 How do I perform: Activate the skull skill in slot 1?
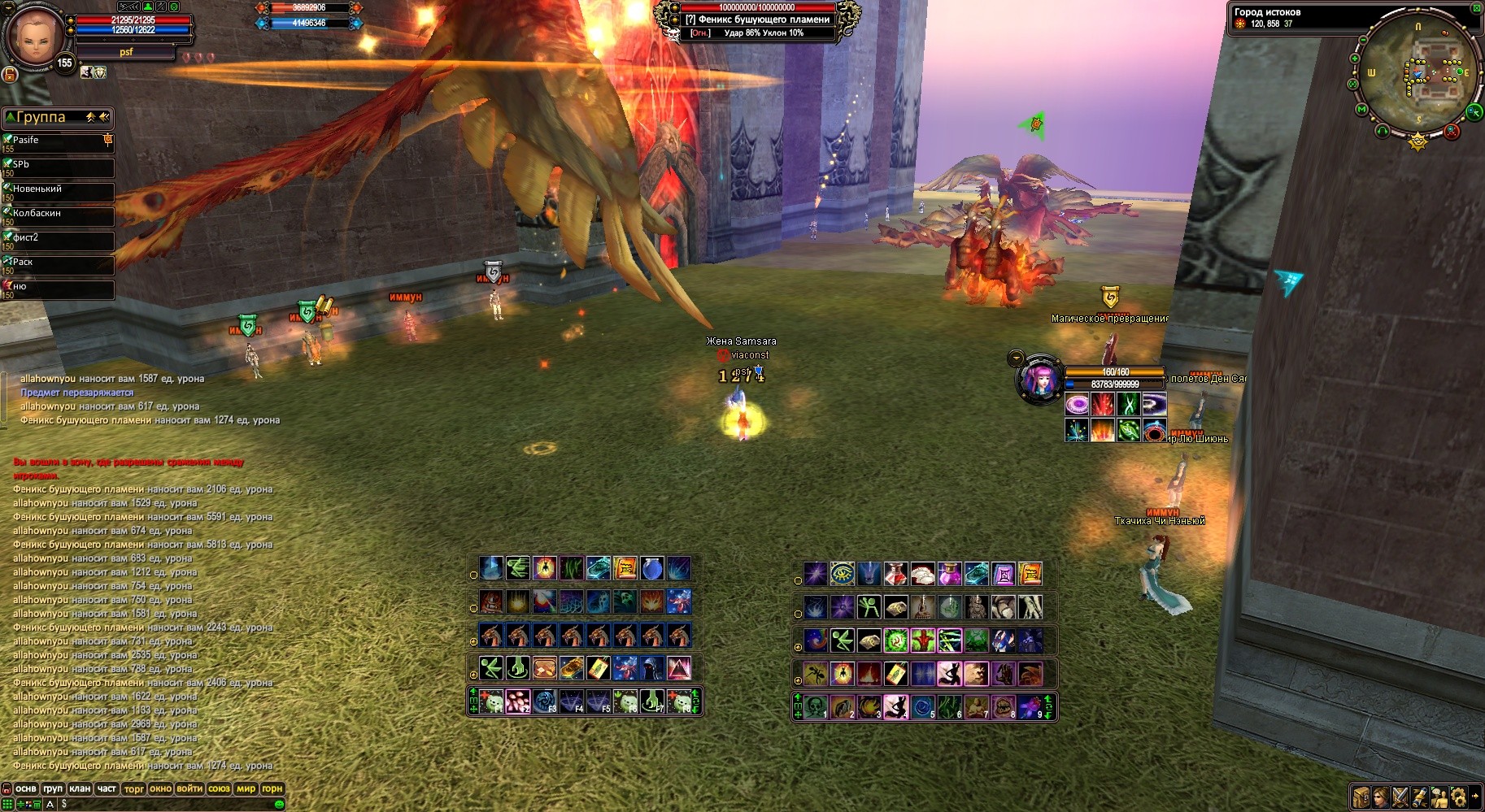click(816, 706)
